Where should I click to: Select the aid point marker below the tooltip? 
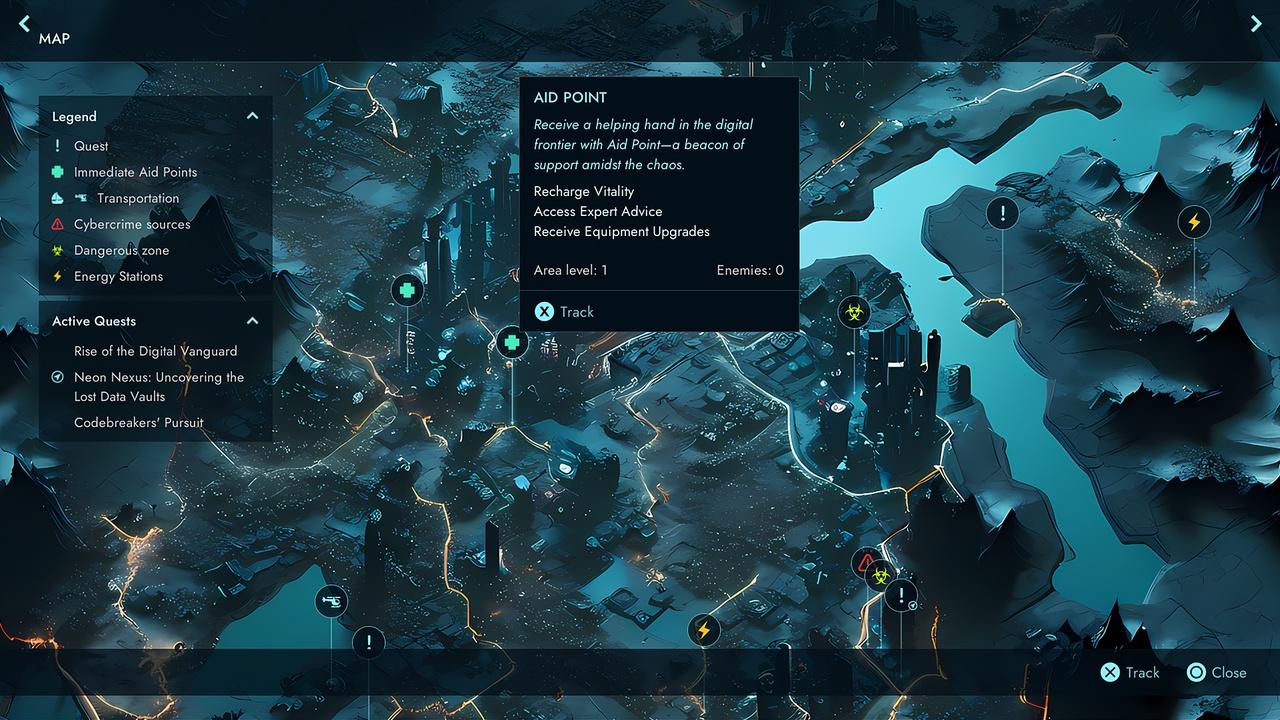[x=511, y=343]
